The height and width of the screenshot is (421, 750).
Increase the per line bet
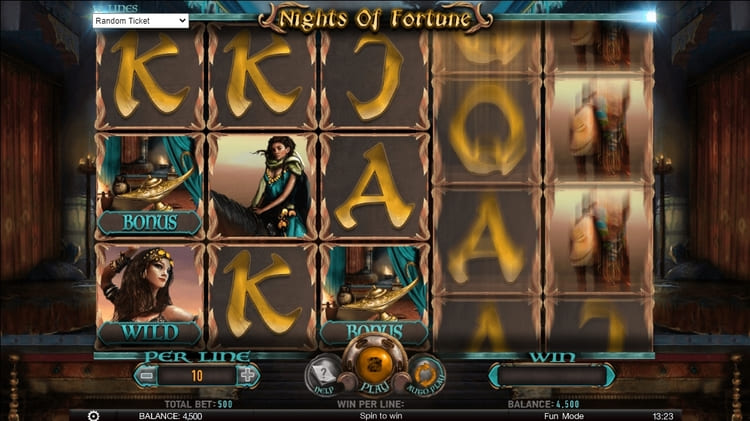pyautogui.click(x=247, y=375)
